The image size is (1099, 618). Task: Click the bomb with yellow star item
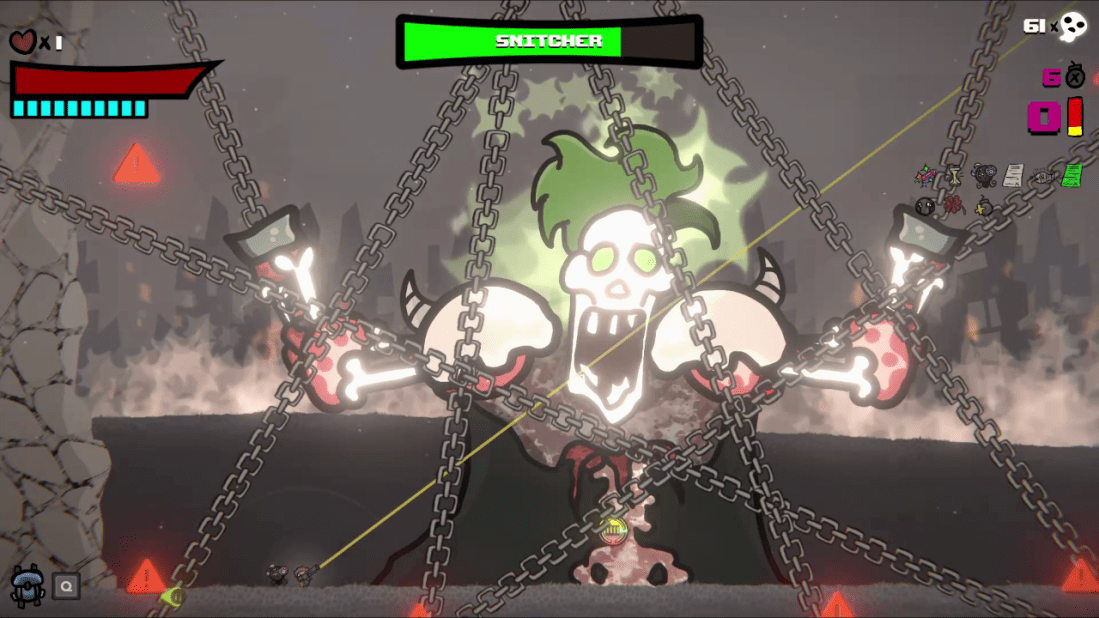(x=984, y=207)
